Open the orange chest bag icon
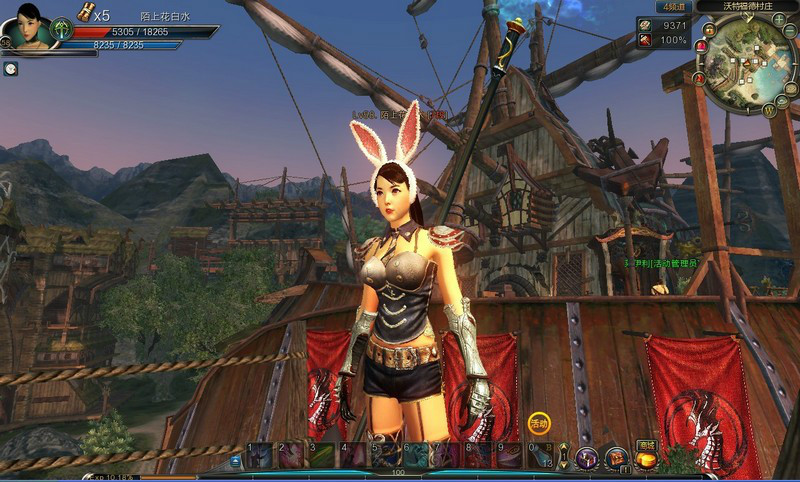This screenshot has height=482, width=800. (x=616, y=458)
